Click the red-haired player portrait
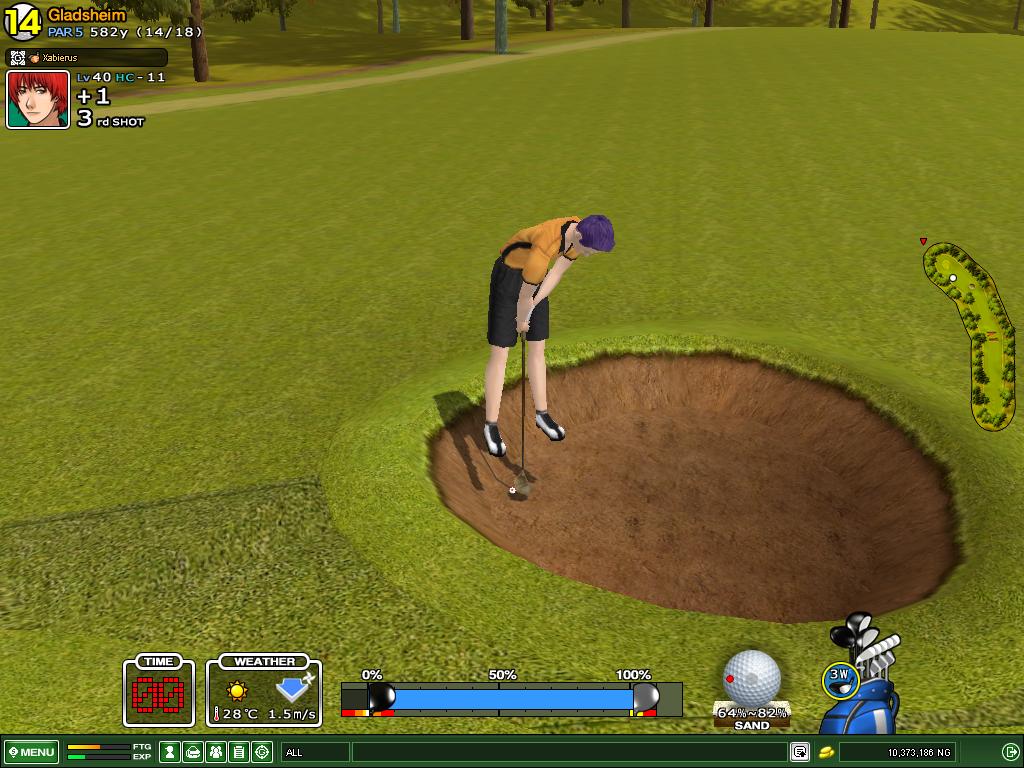 [38, 100]
